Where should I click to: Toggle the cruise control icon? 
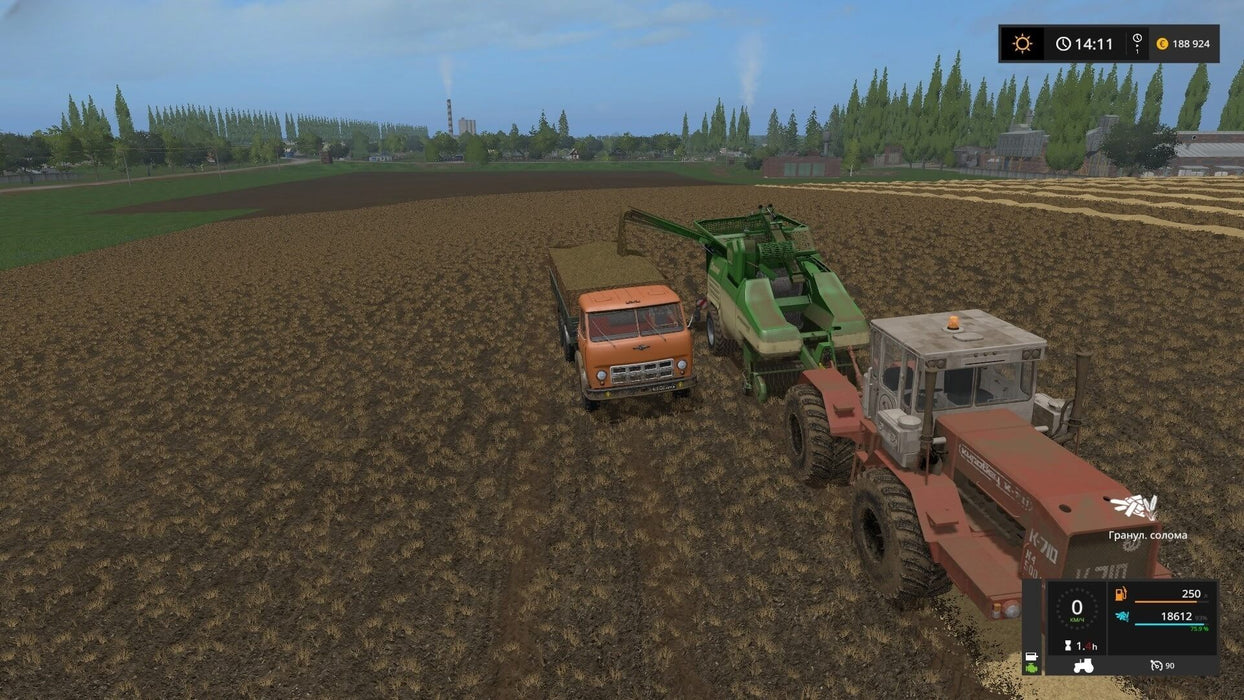(1157, 665)
